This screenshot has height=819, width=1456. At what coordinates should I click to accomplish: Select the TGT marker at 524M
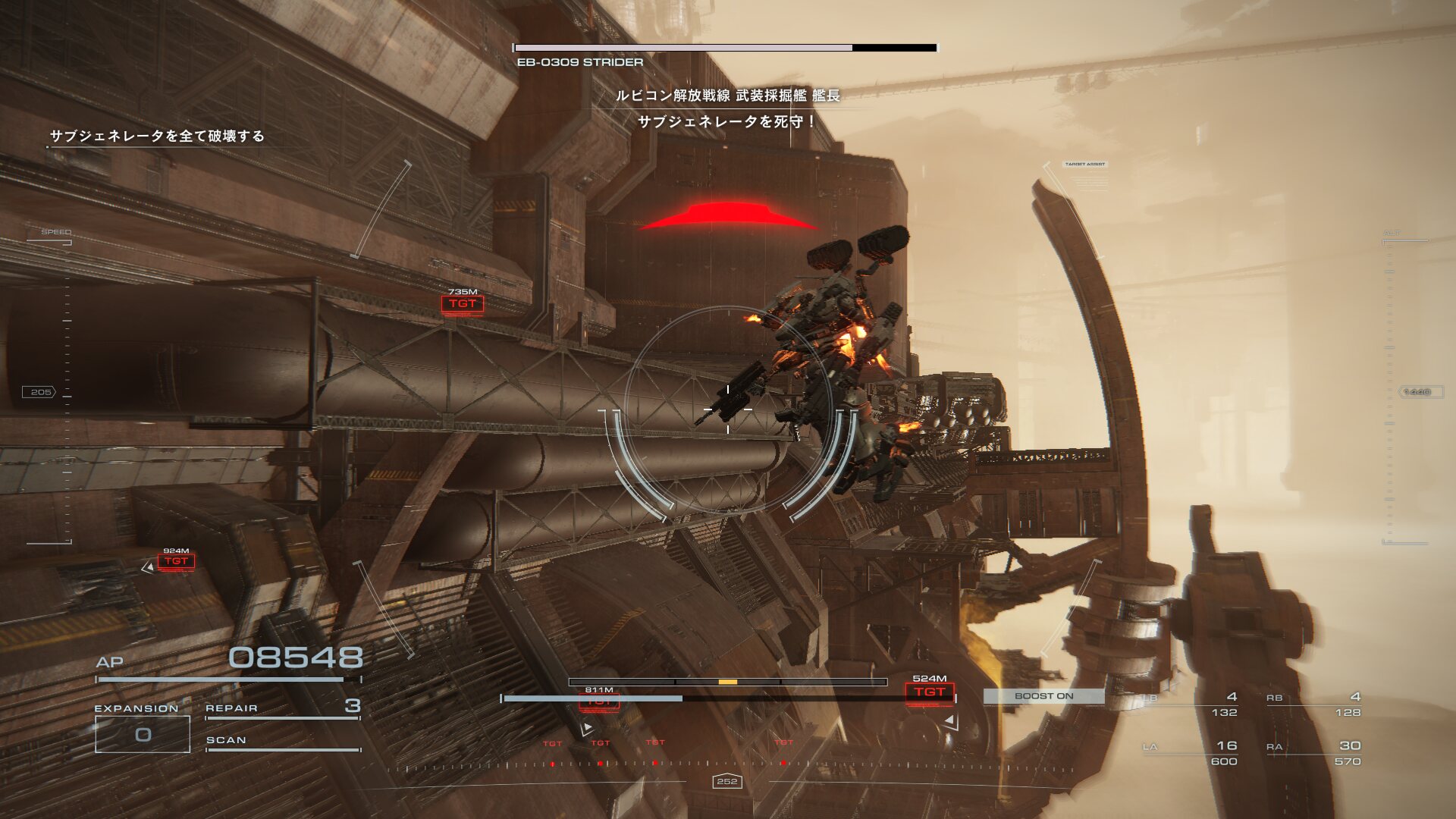coord(929,692)
